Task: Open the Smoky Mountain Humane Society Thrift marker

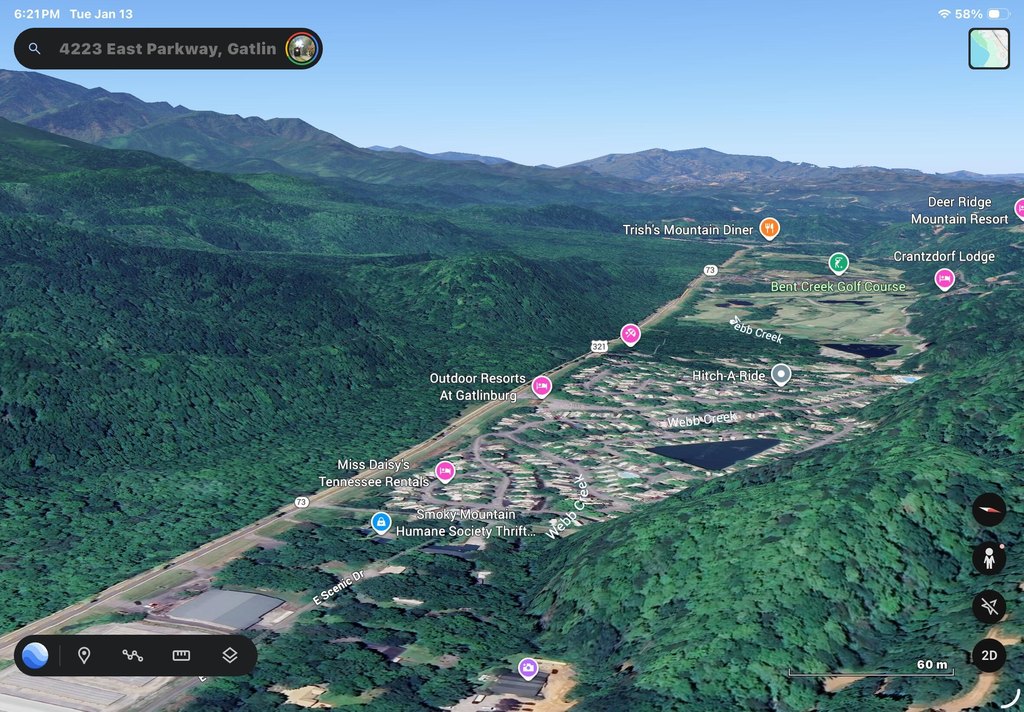Action: click(380, 522)
